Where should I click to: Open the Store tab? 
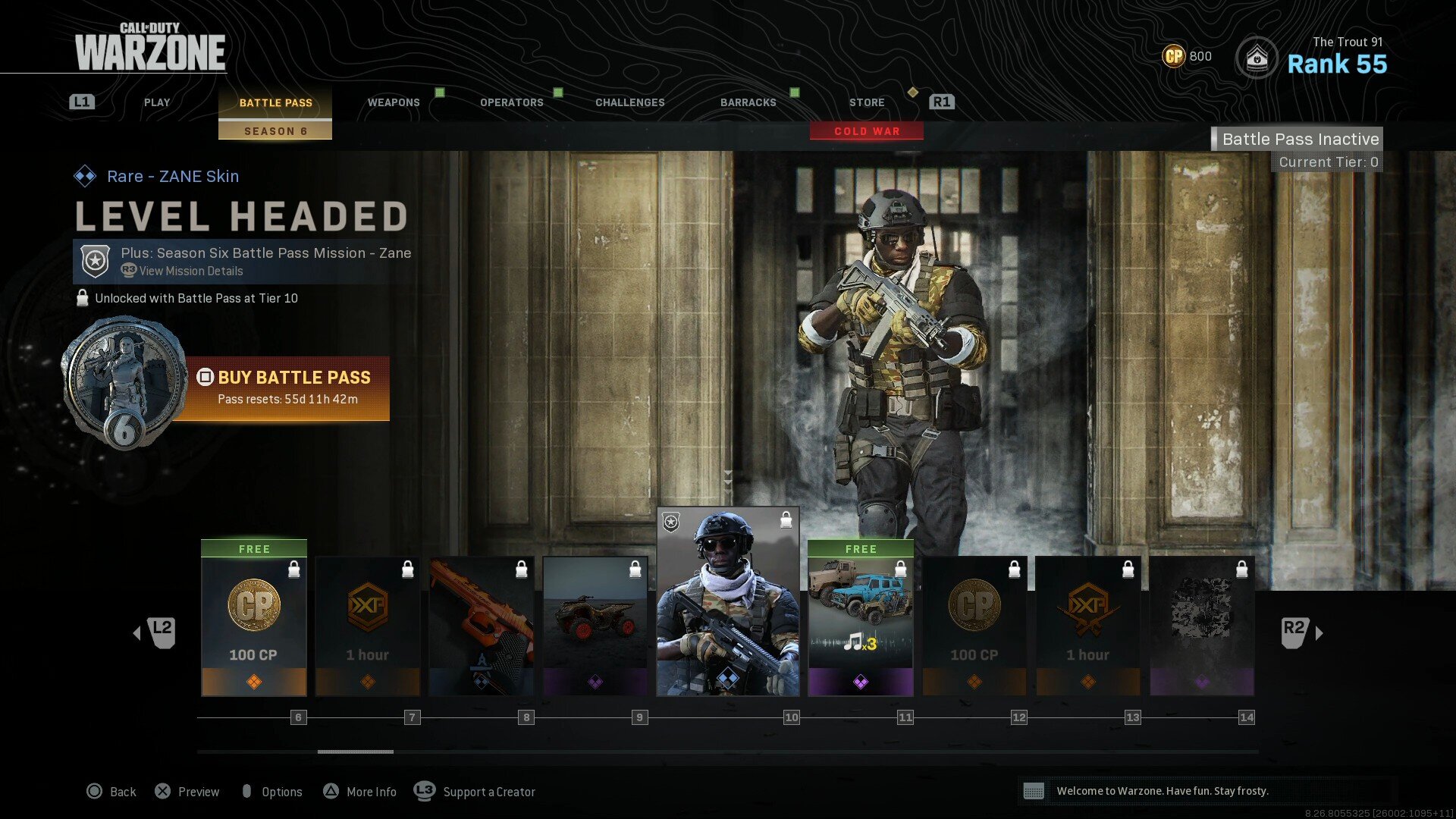pos(867,102)
